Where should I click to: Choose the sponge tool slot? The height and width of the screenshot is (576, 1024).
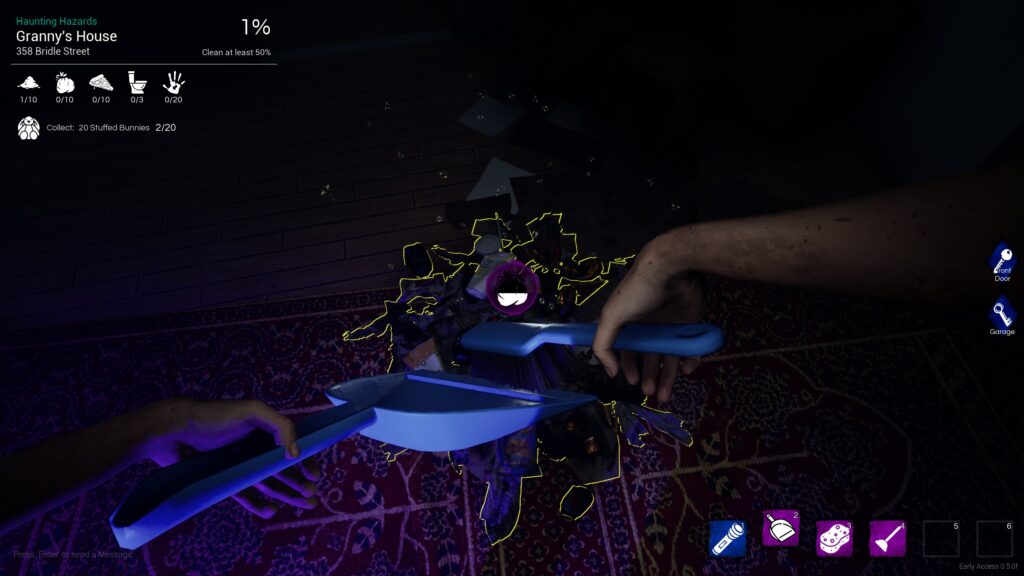[x=834, y=538]
